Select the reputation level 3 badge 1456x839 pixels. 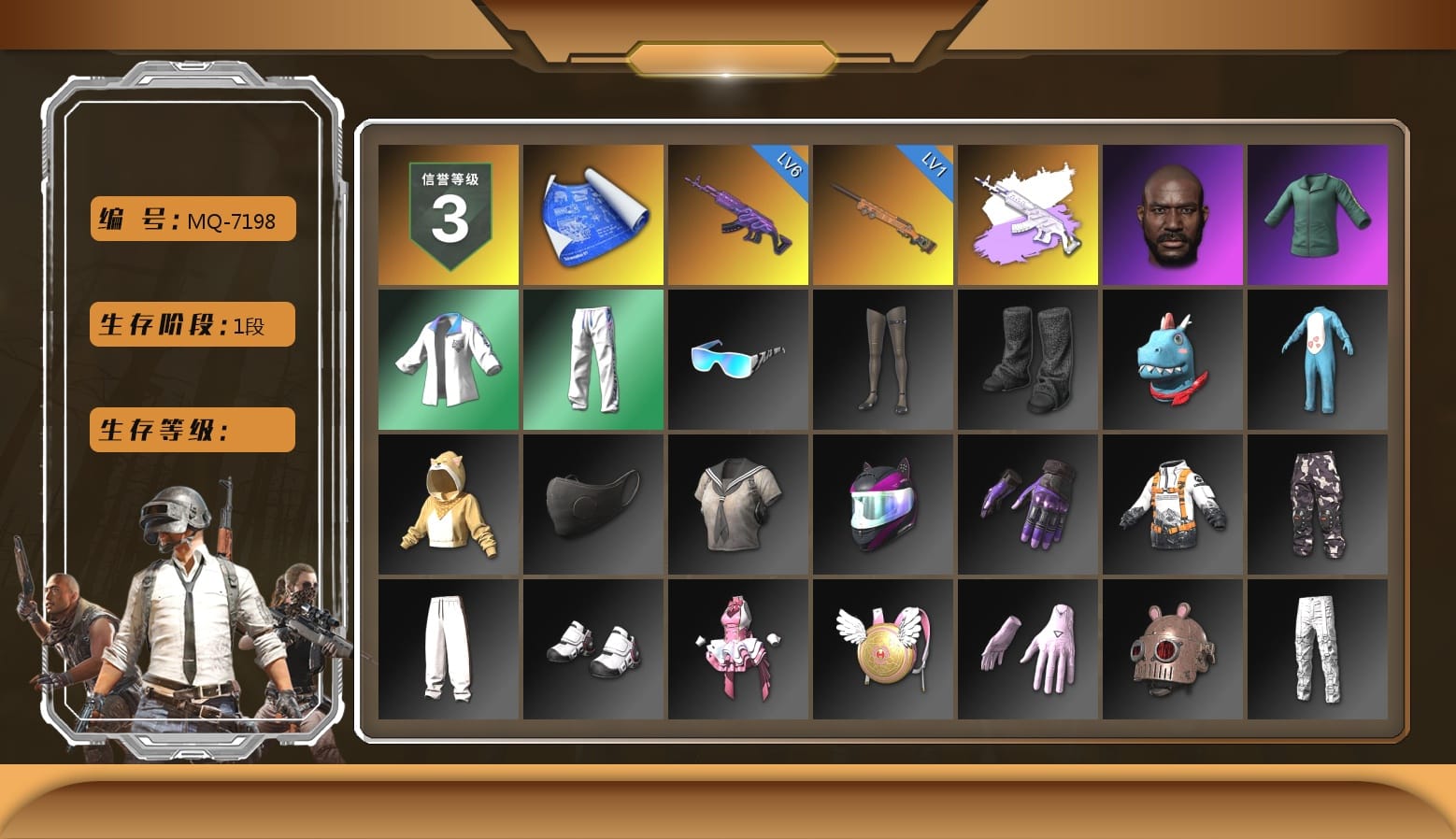[447, 214]
